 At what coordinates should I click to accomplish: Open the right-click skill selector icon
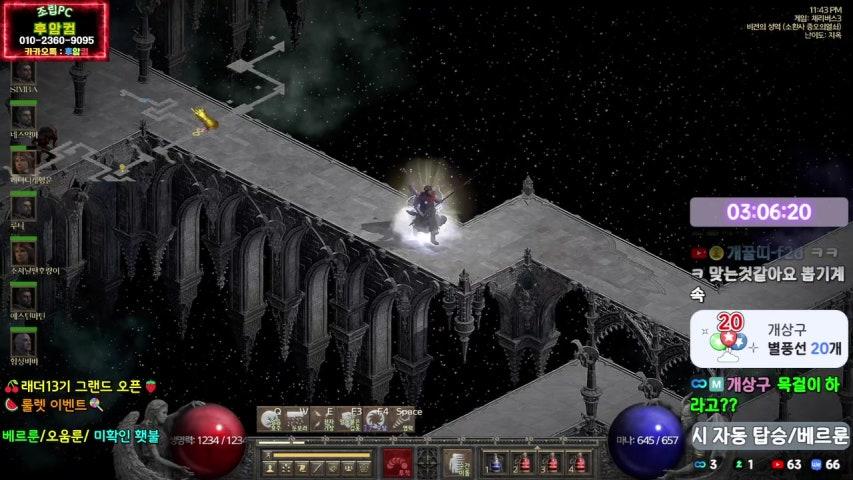(458, 463)
